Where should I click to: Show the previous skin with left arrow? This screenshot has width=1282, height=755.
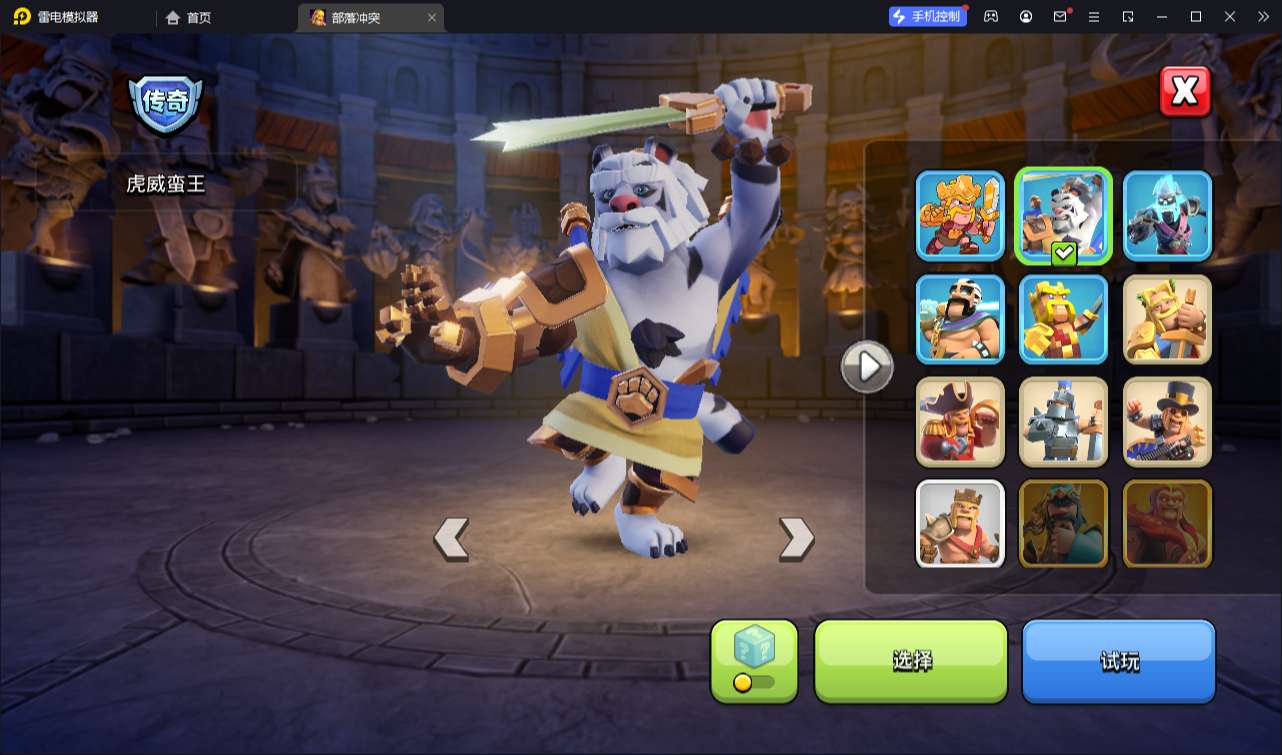point(451,539)
